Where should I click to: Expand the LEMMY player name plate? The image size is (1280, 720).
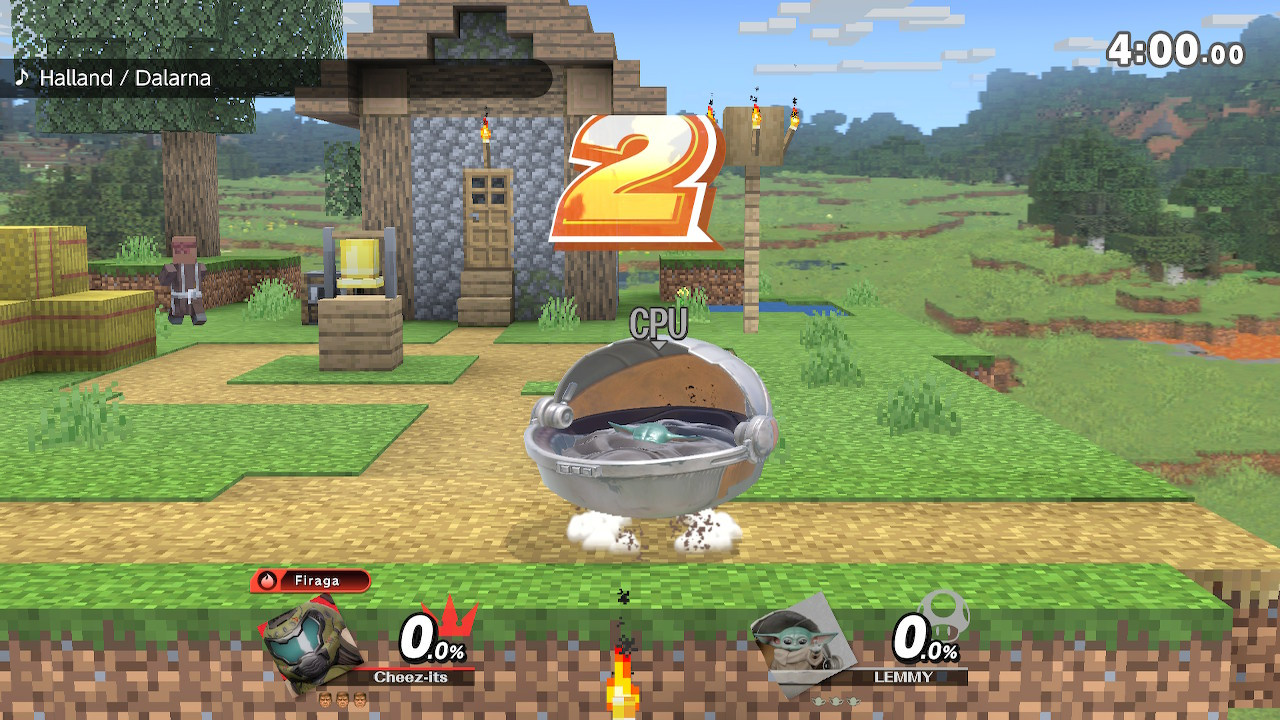pos(903,674)
